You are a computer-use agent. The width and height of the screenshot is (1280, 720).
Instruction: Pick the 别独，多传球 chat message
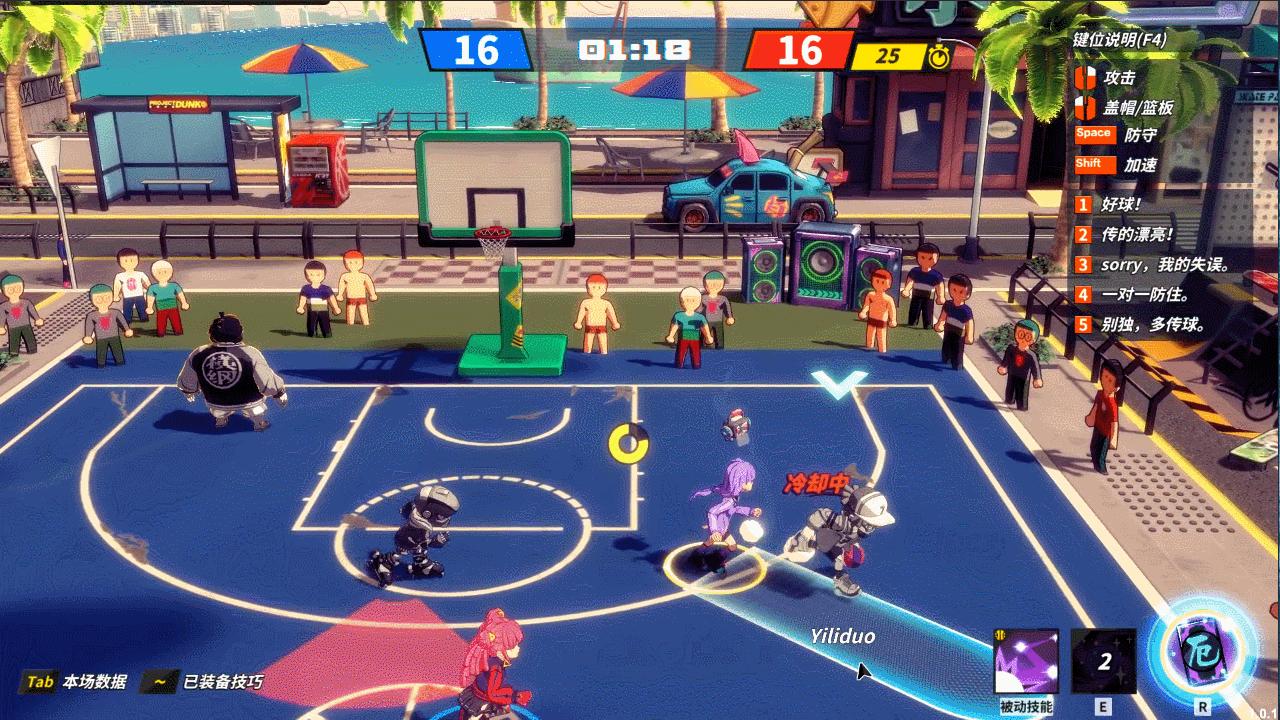point(1152,325)
